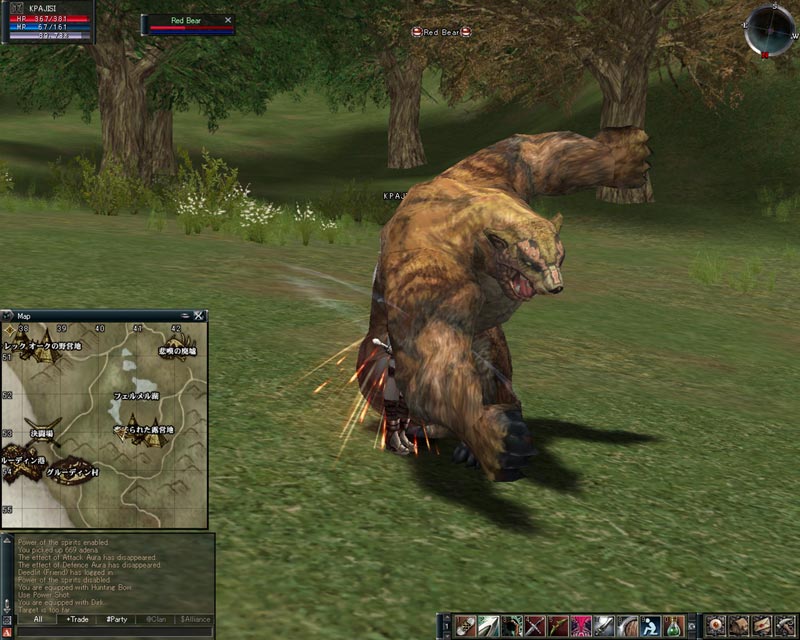Select the dagger hotbar slot
800x640 pixels.
[605, 627]
